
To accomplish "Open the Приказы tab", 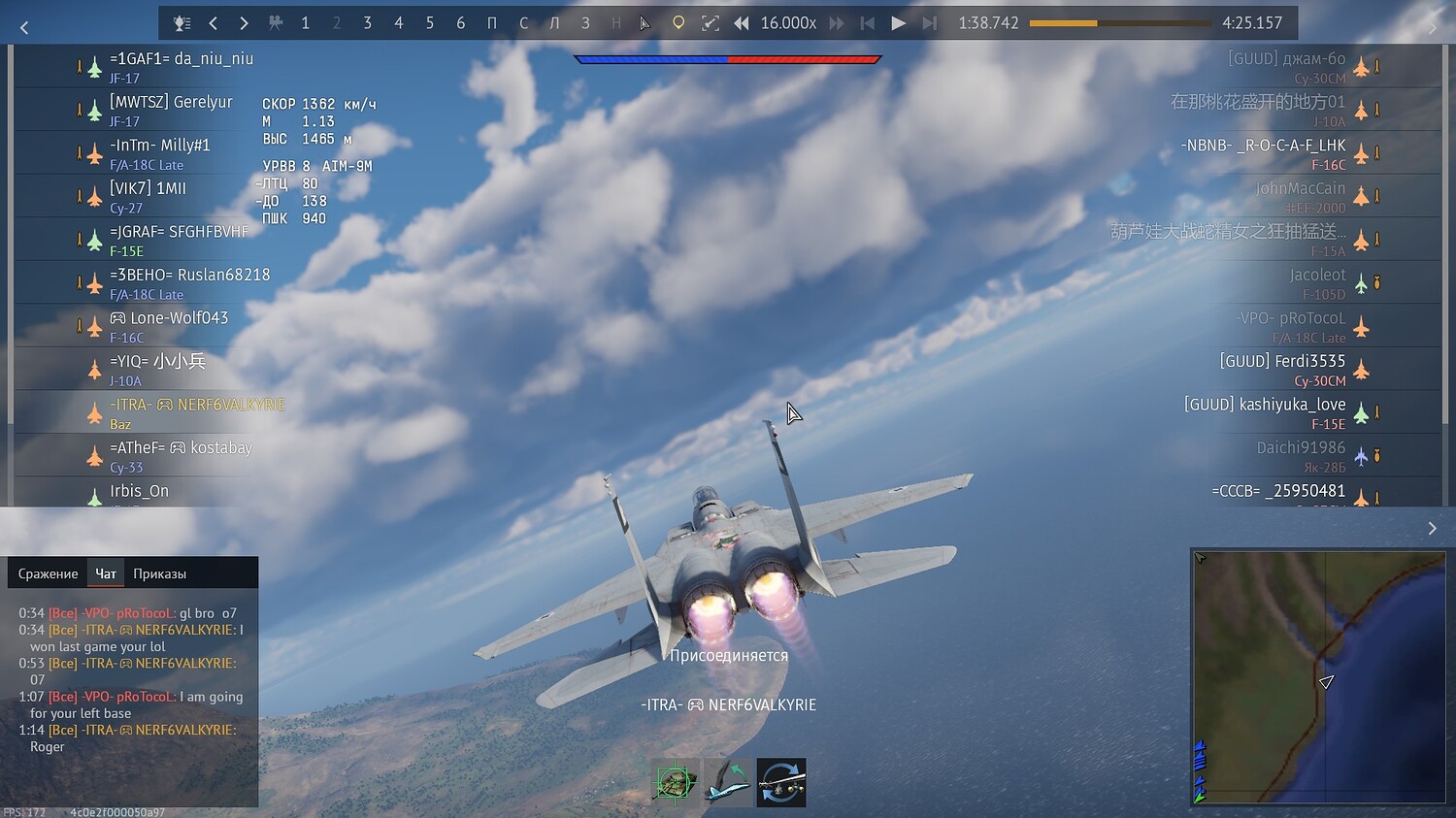I will point(159,573).
